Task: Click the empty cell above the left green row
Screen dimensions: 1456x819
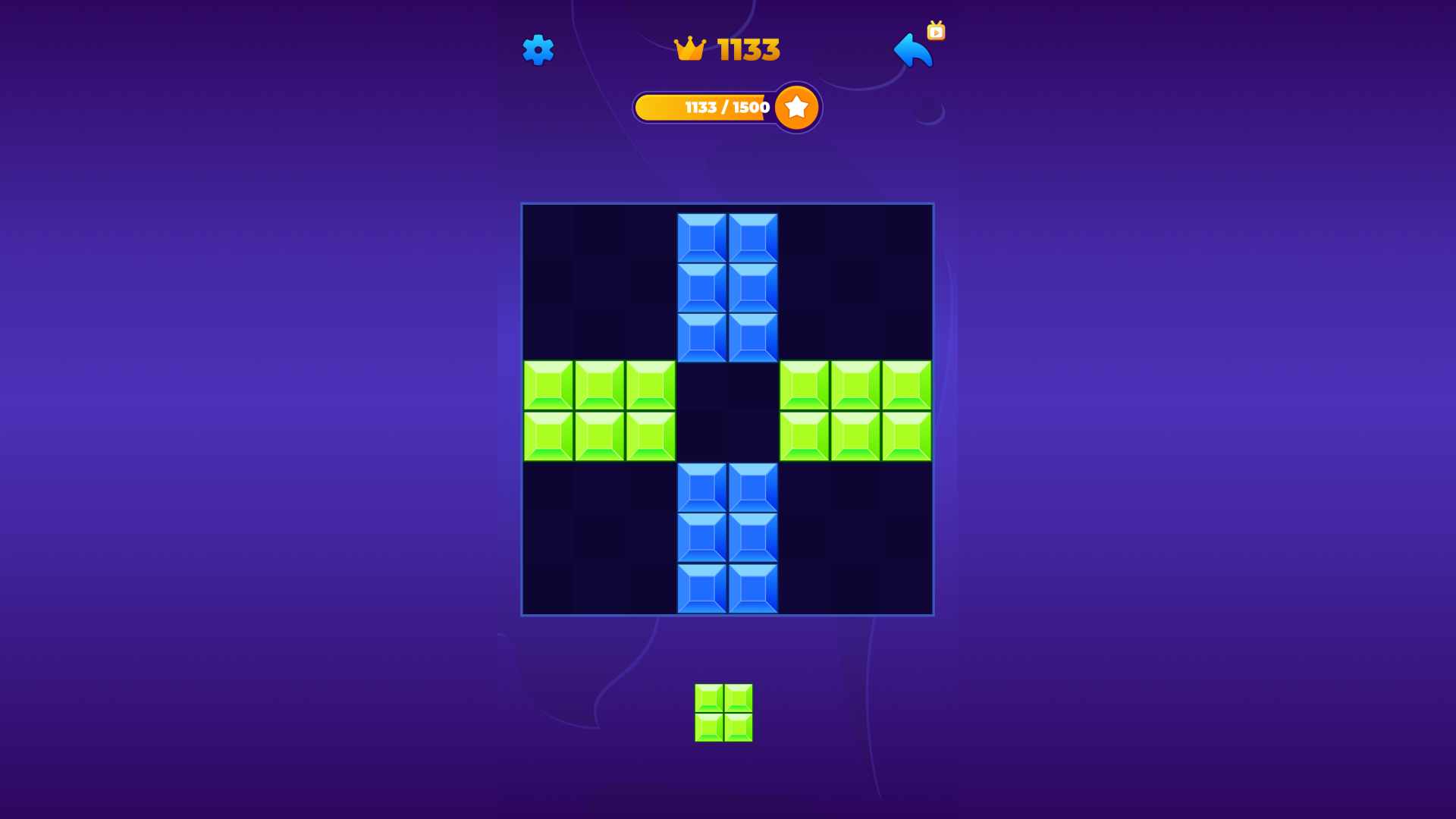Action: 599,334
